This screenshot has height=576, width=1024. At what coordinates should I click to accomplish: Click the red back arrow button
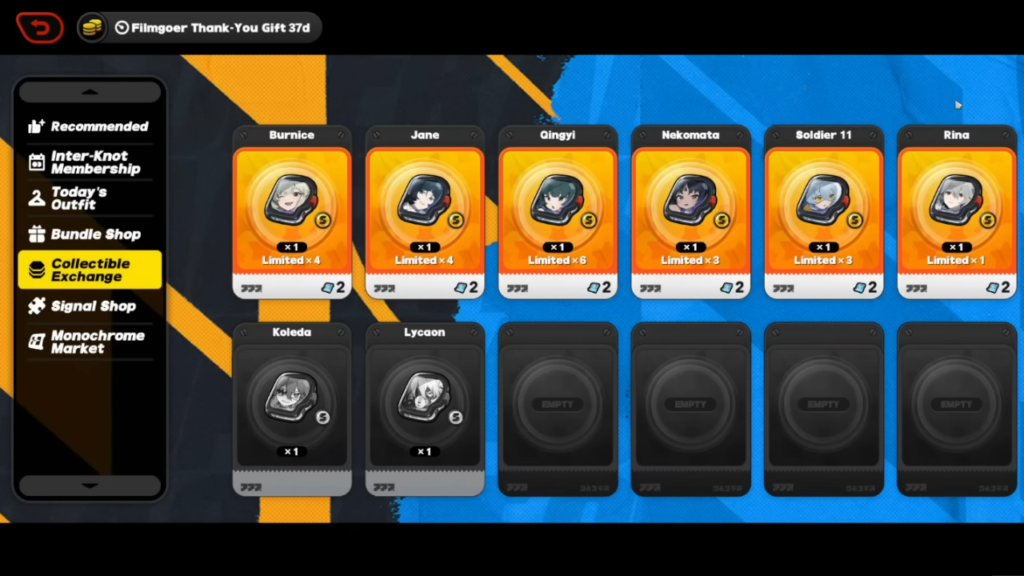39,27
